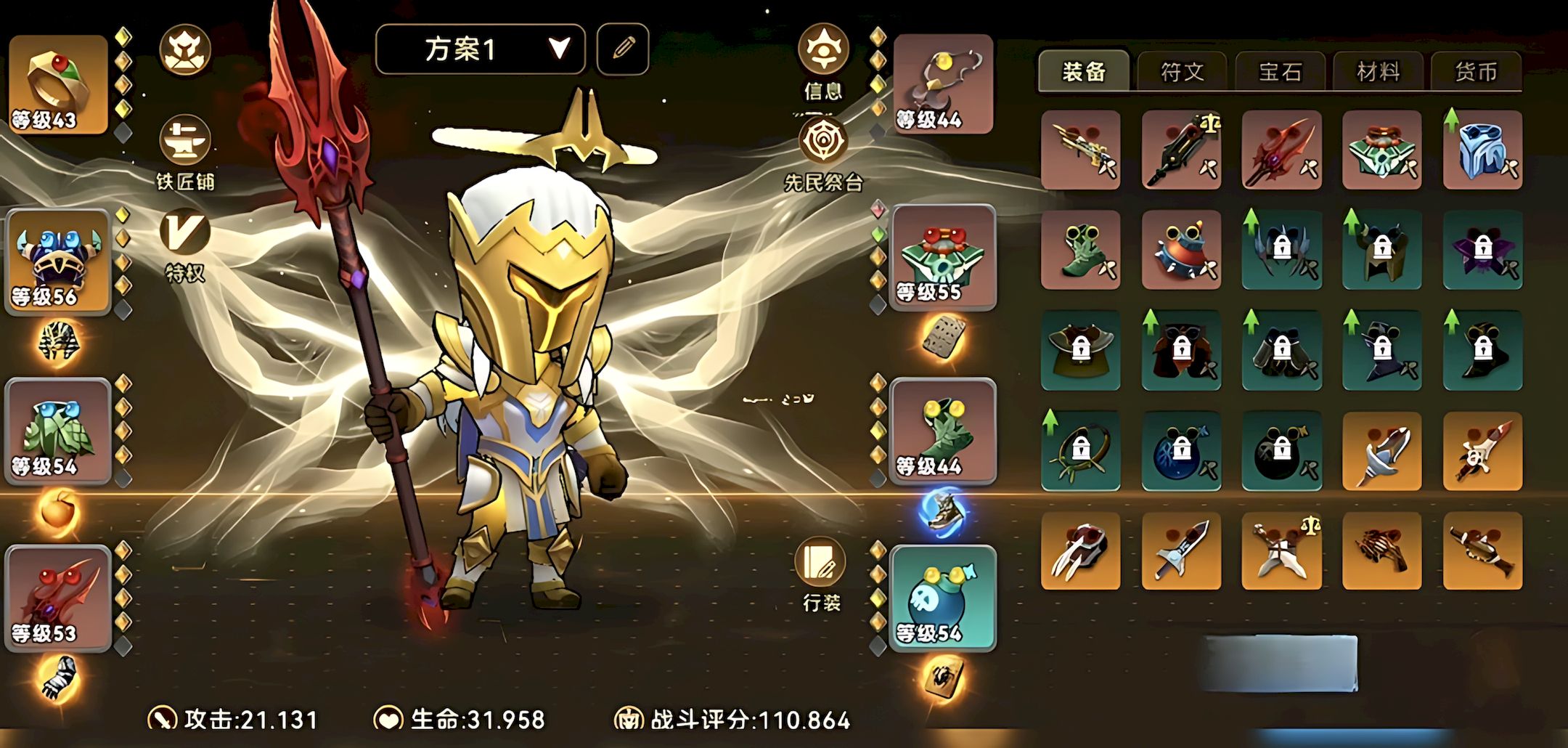1568x748 pixels.
Task: Open the 信息 info panel
Action: tap(823, 51)
